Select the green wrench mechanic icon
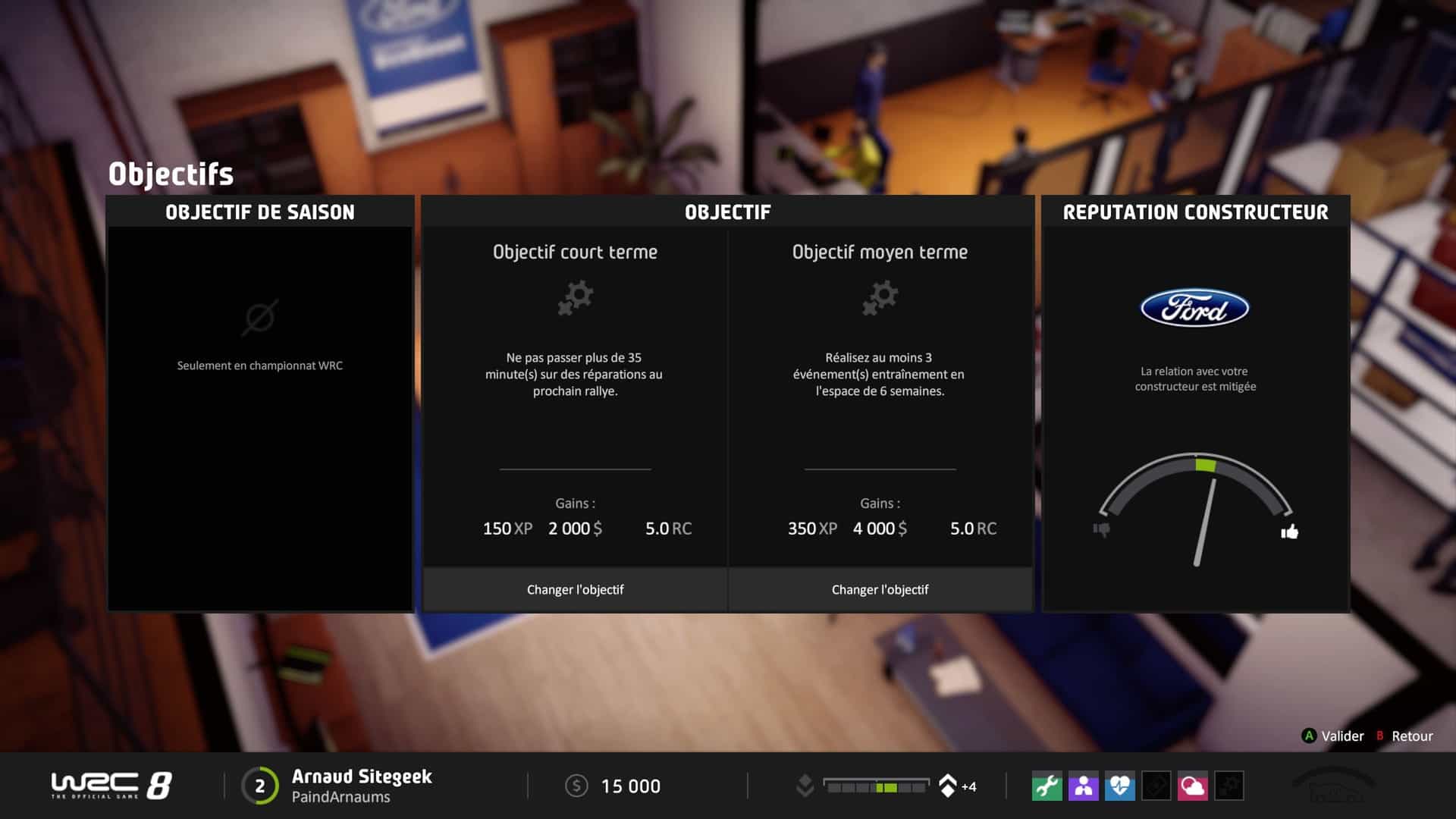This screenshot has width=1456, height=819. point(1046,786)
